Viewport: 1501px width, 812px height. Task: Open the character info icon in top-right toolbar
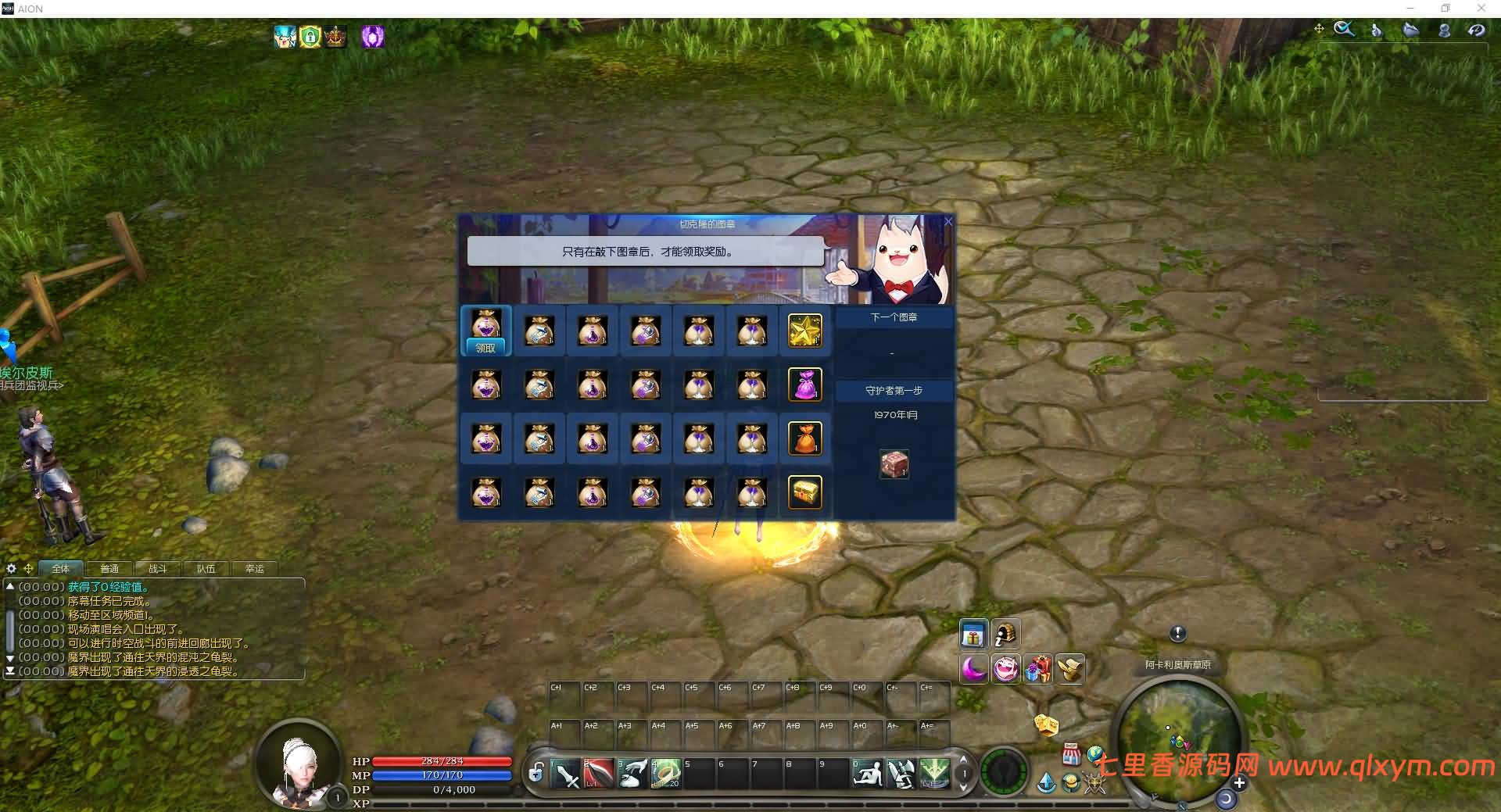tap(1445, 30)
